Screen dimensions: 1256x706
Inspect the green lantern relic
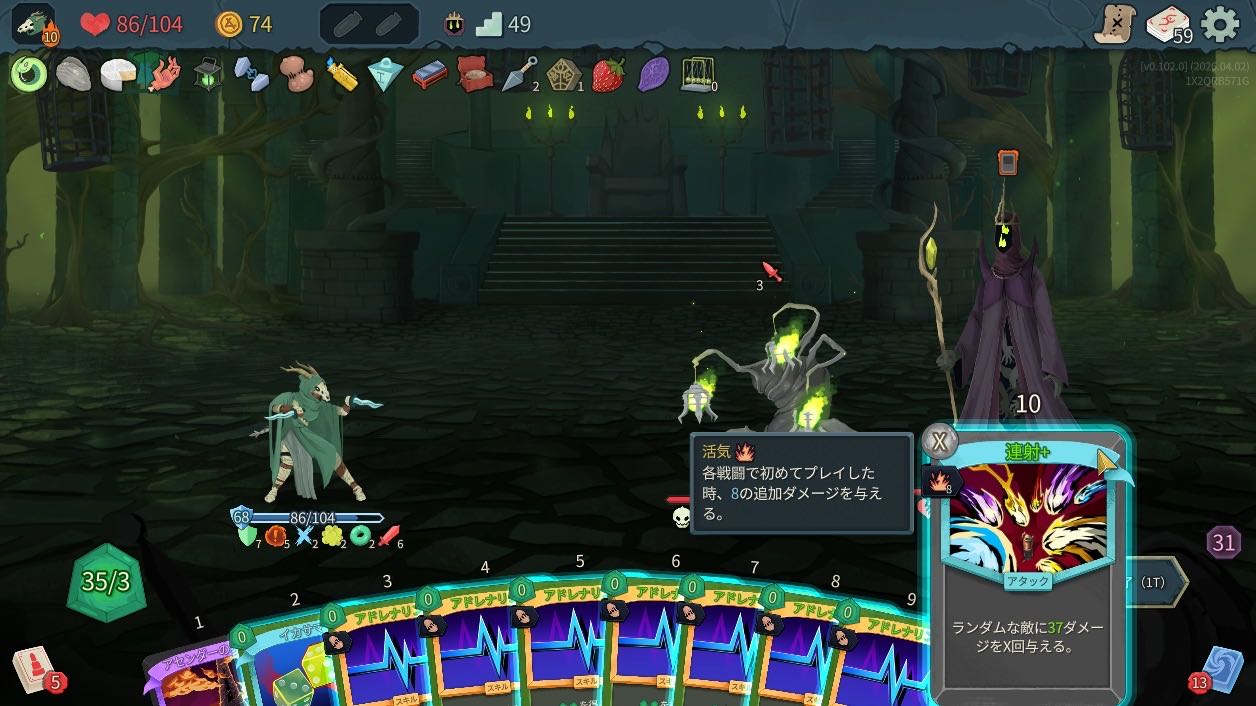click(x=207, y=74)
